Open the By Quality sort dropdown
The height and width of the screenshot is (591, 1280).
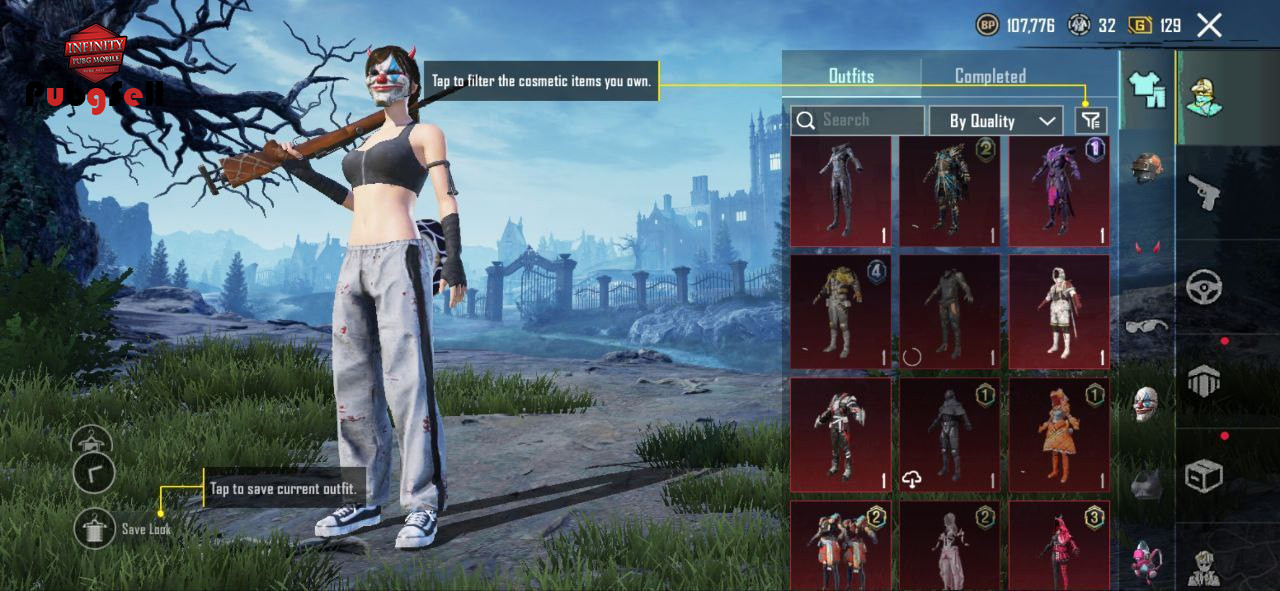point(995,121)
